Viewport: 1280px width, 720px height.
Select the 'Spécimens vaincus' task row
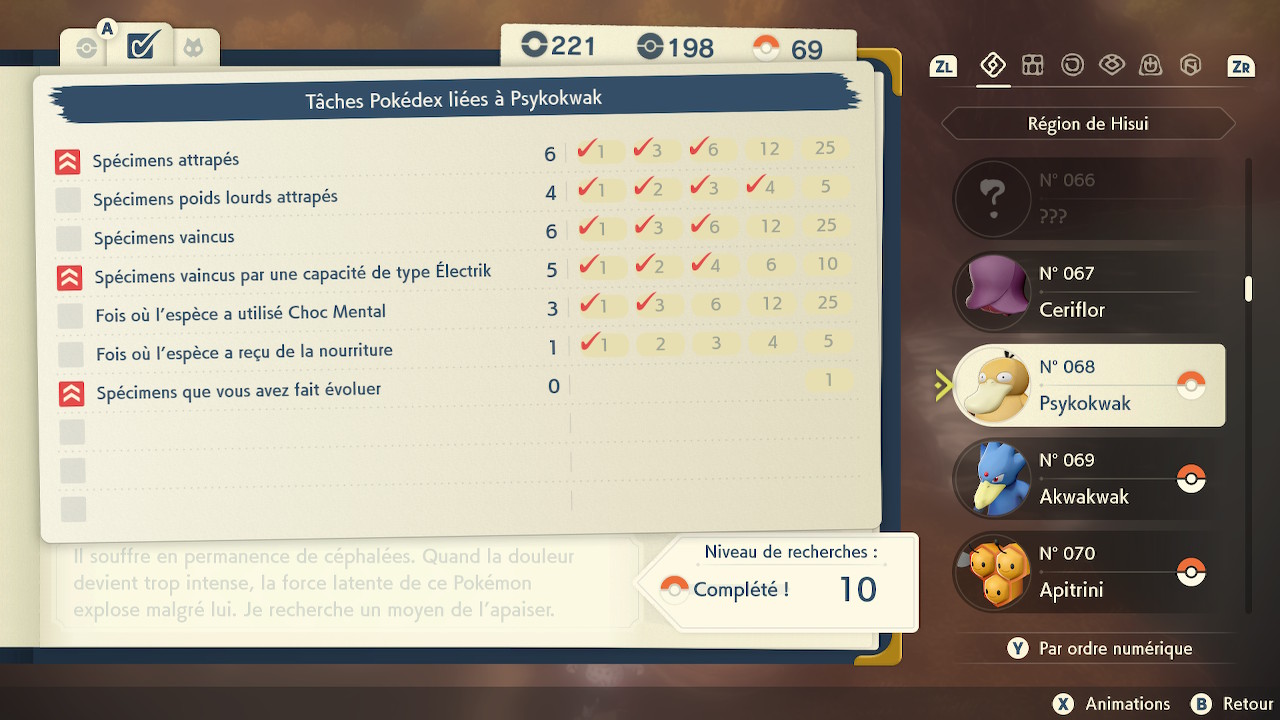tap(164, 238)
